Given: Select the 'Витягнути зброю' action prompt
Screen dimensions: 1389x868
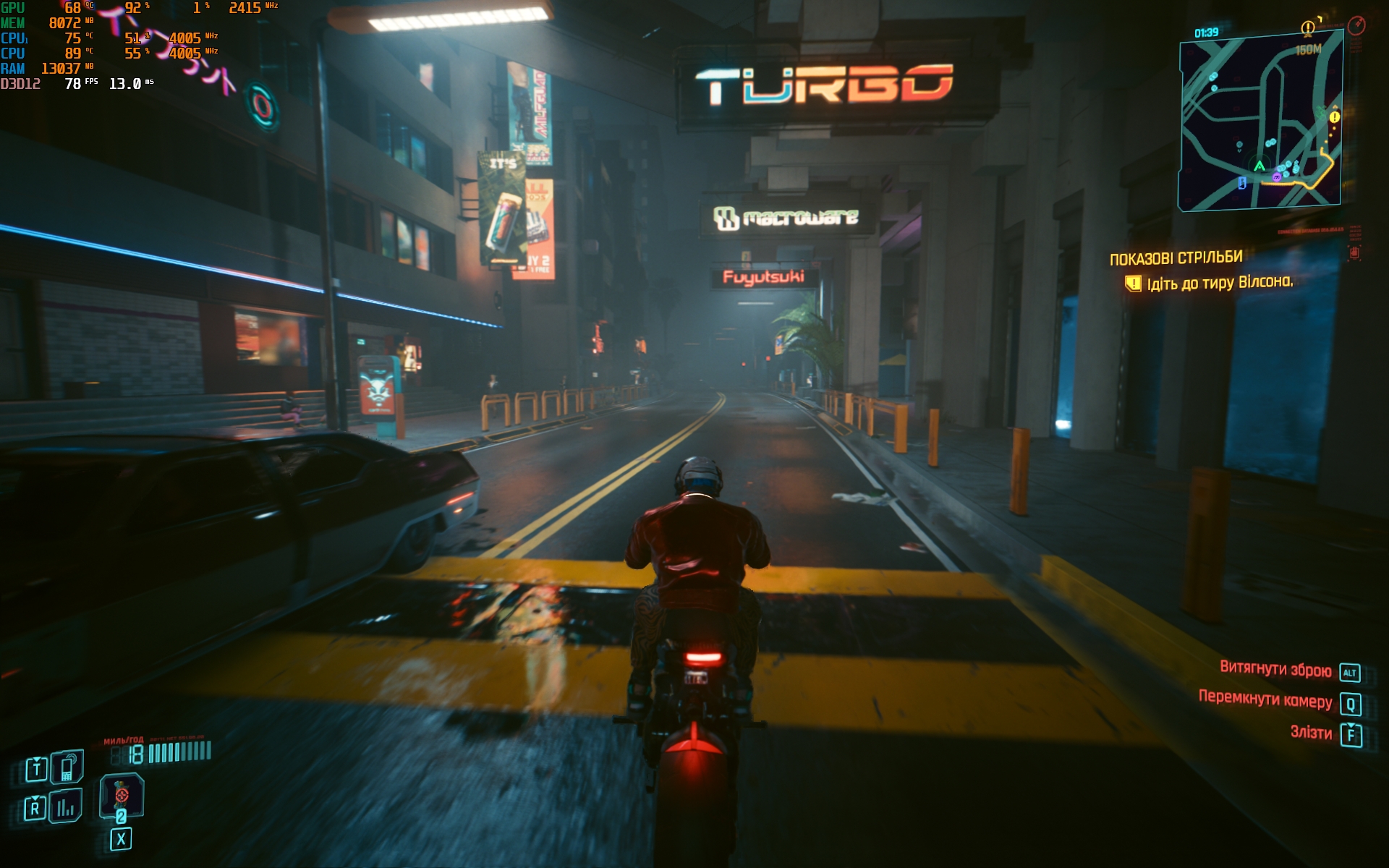Looking at the screenshot, I should [1275, 670].
